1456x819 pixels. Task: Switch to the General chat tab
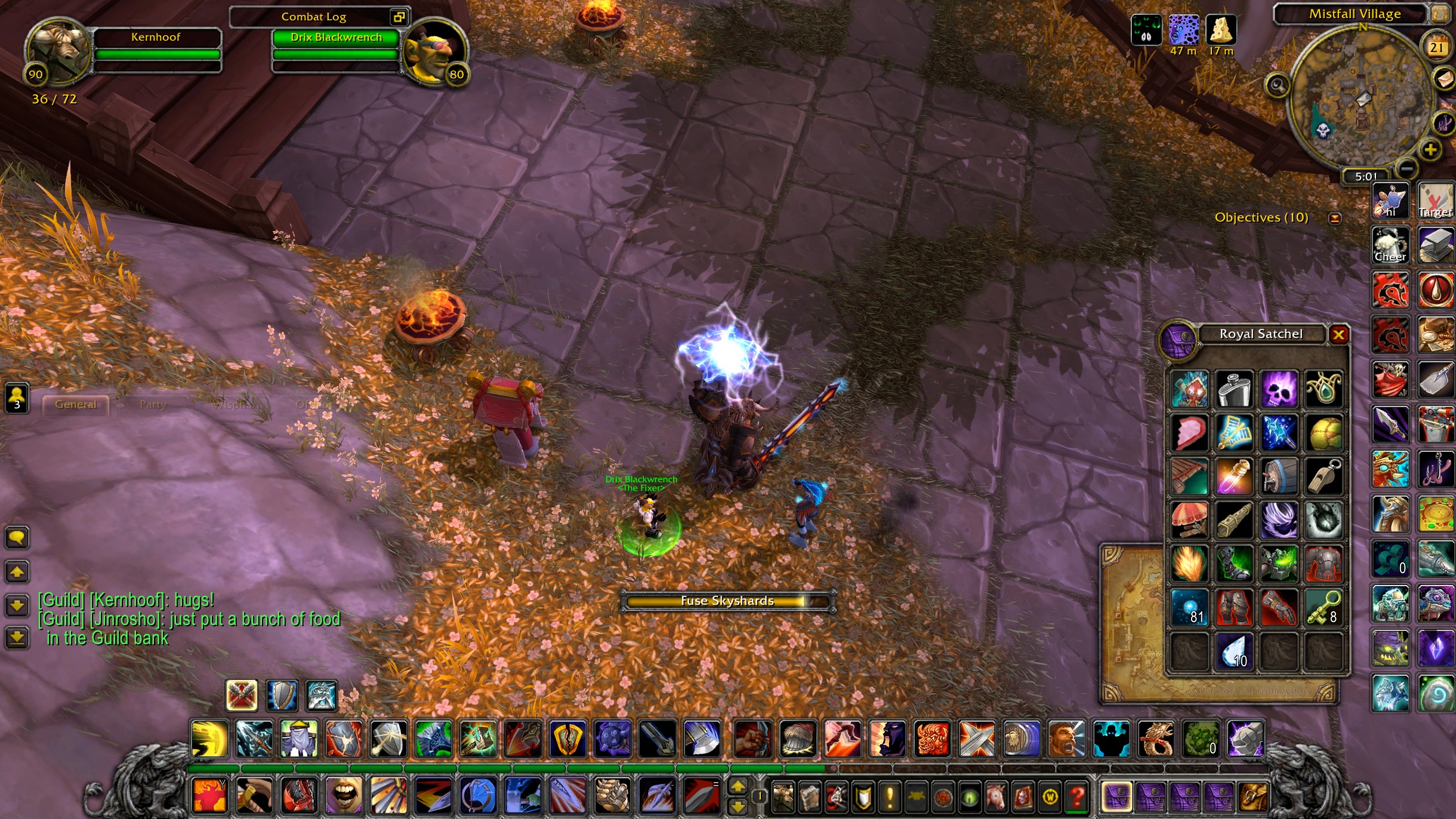click(76, 405)
